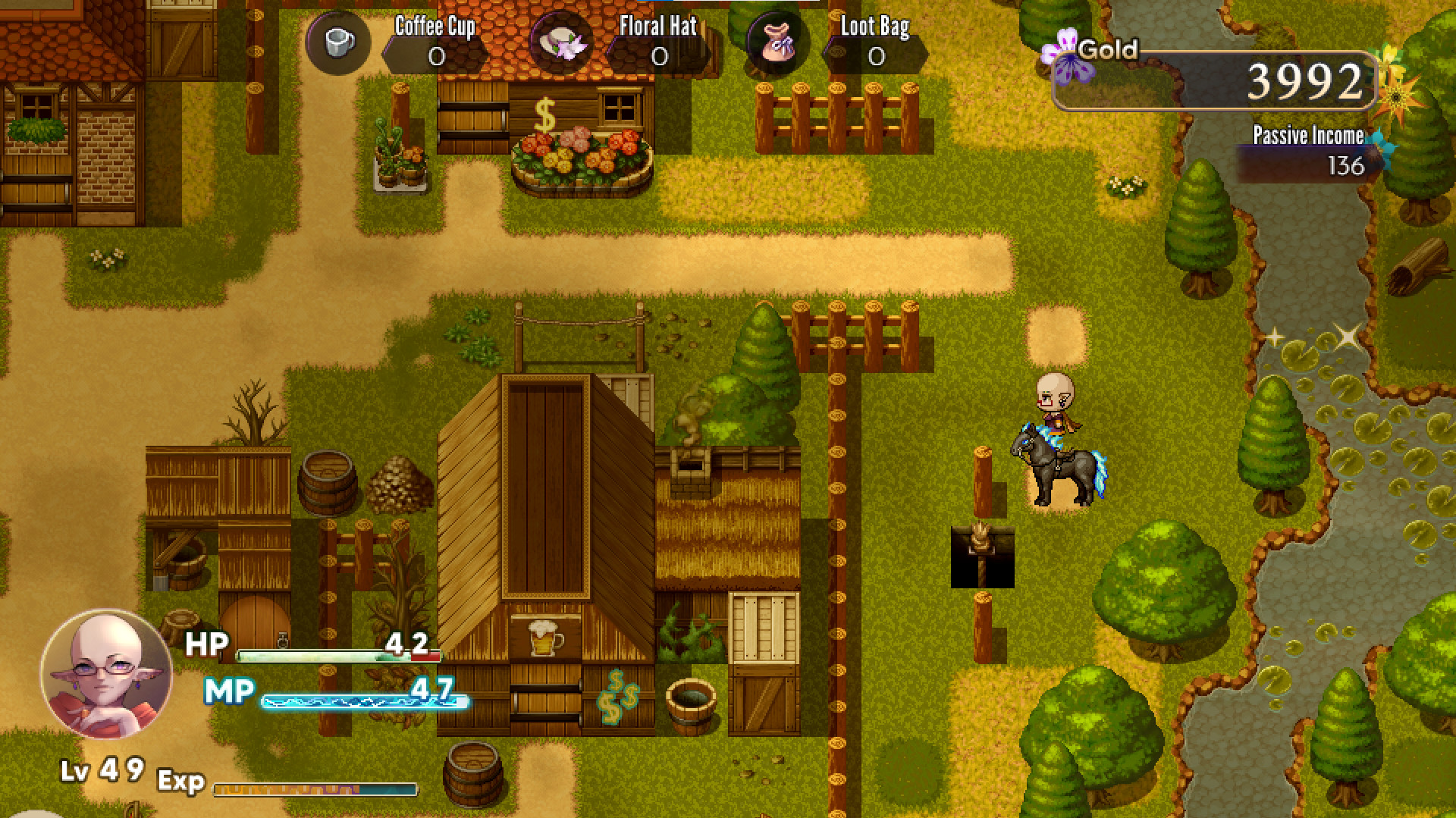Expand the Loot Bag count badge
The image size is (1456, 818).
875,56
